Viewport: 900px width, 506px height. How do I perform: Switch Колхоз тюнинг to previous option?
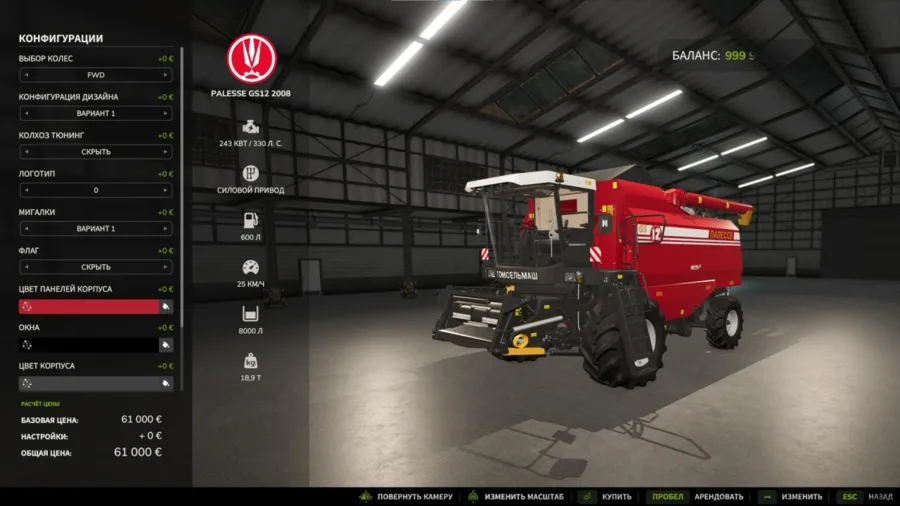point(25,152)
